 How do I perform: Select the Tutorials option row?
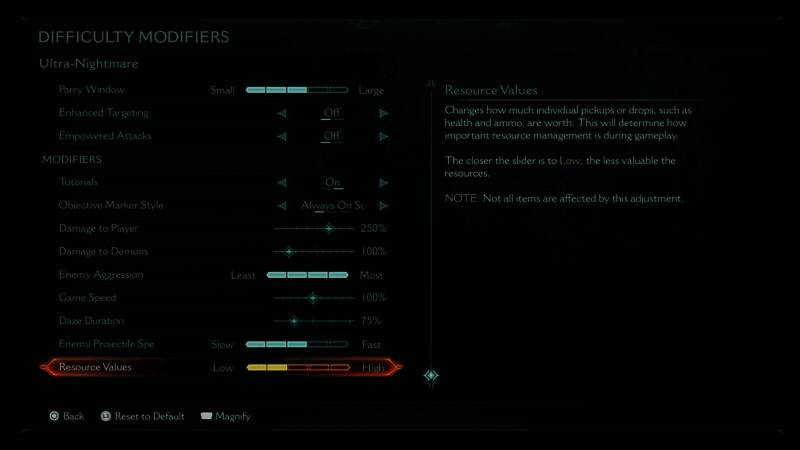click(x=80, y=182)
